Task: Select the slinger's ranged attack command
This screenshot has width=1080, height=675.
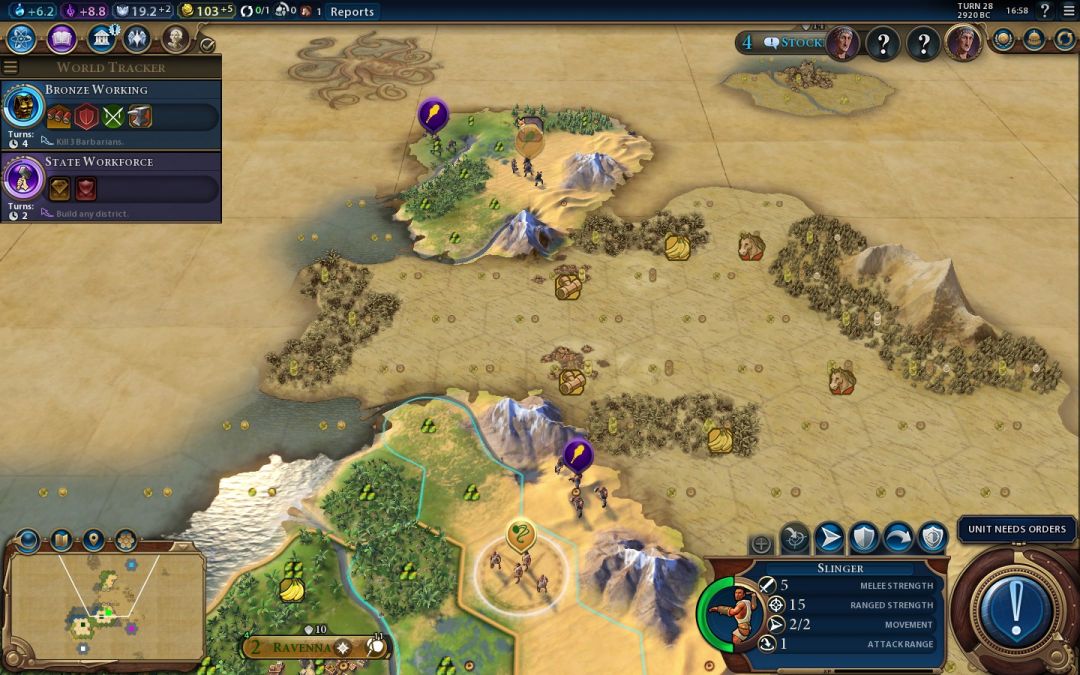Action: (795, 539)
